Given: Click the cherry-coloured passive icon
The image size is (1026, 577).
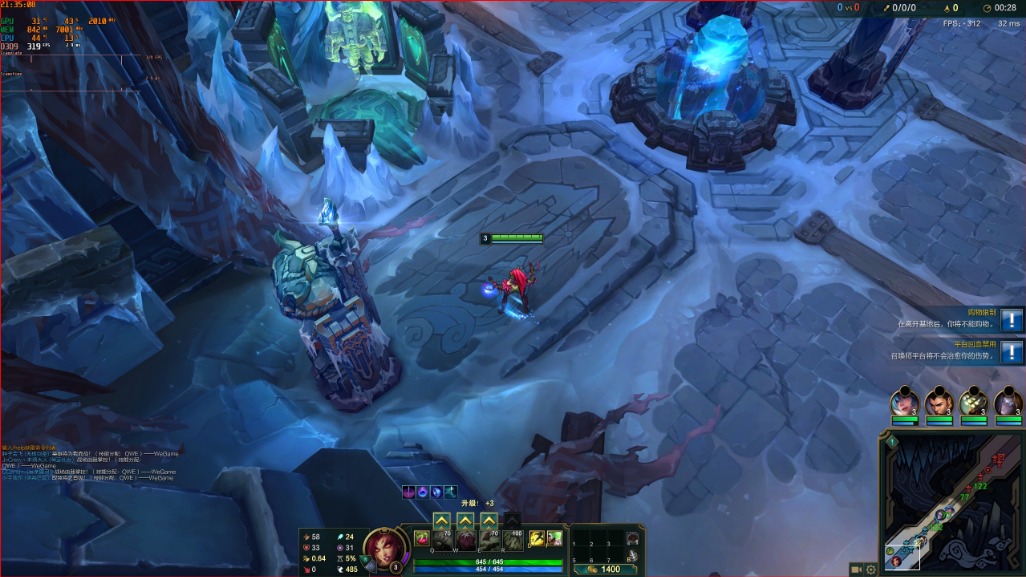Looking at the screenshot, I should pyautogui.click(x=423, y=540).
